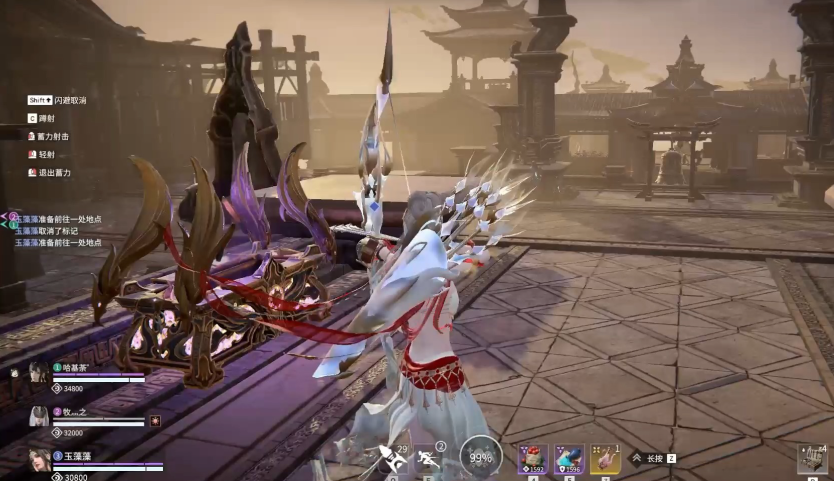Open the team message log about 玉藻藻
This screenshot has height=481, width=834.
[x=58, y=230]
